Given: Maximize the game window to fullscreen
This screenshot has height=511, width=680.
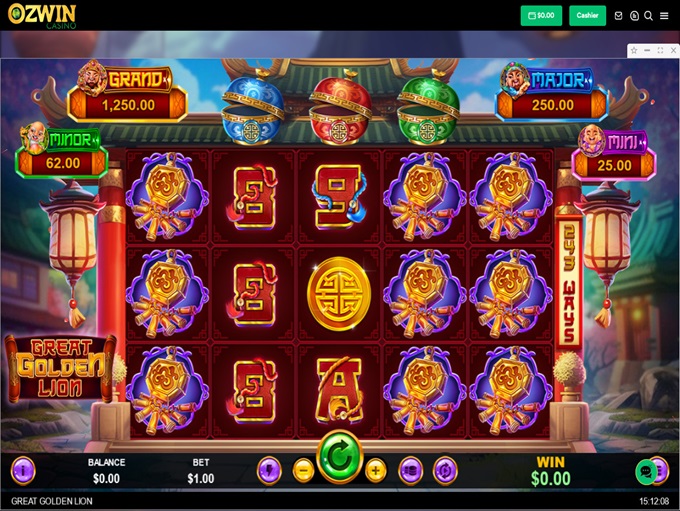Looking at the screenshot, I should point(660,50).
